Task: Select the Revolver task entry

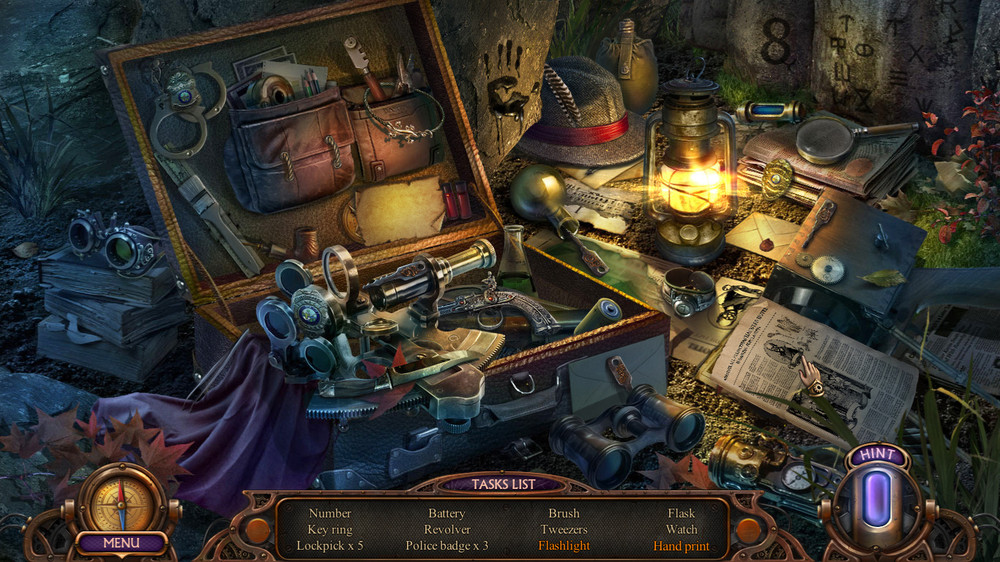Action: coord(447,530)
